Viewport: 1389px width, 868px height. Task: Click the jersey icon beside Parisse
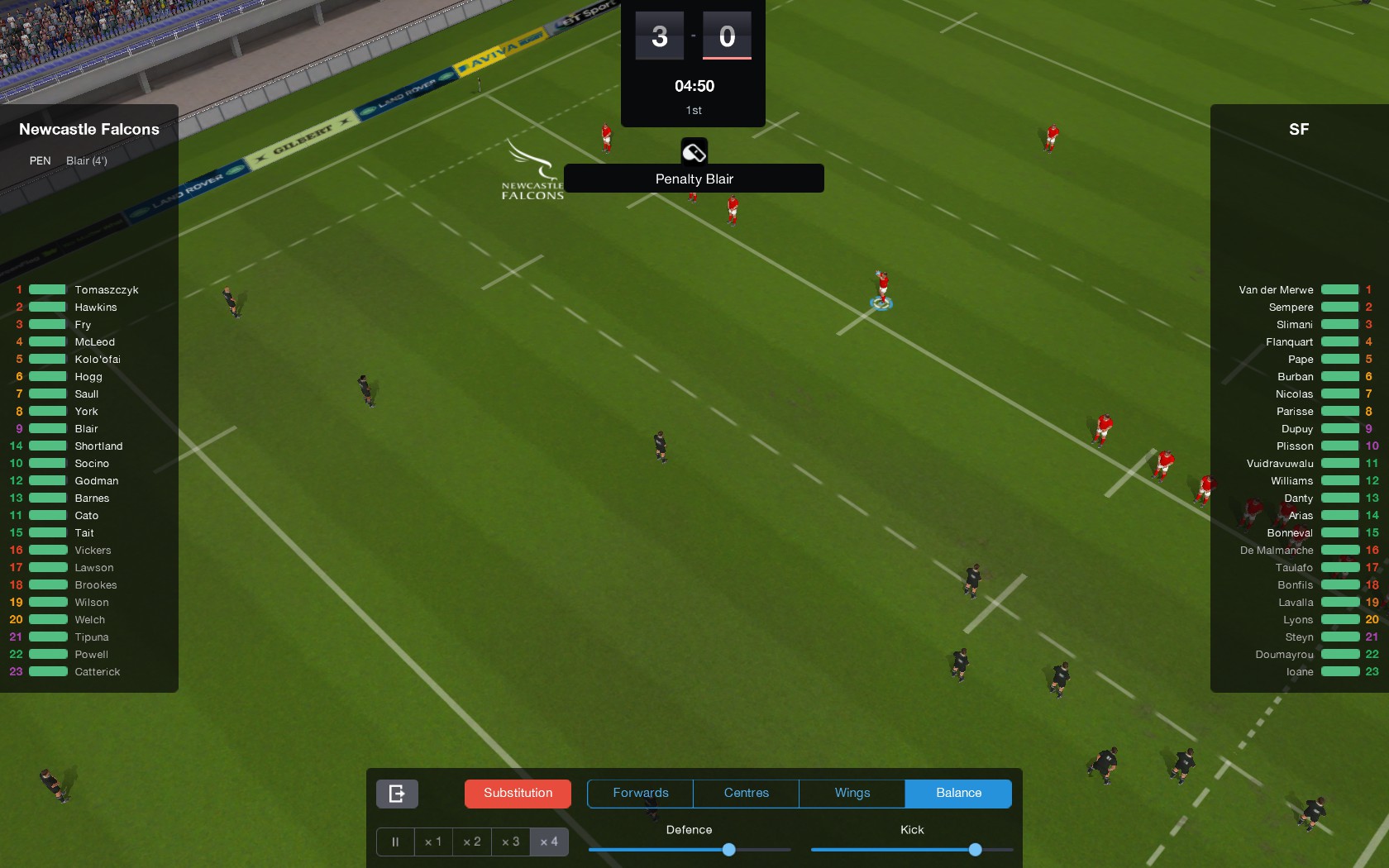(x=1340, y=411)
